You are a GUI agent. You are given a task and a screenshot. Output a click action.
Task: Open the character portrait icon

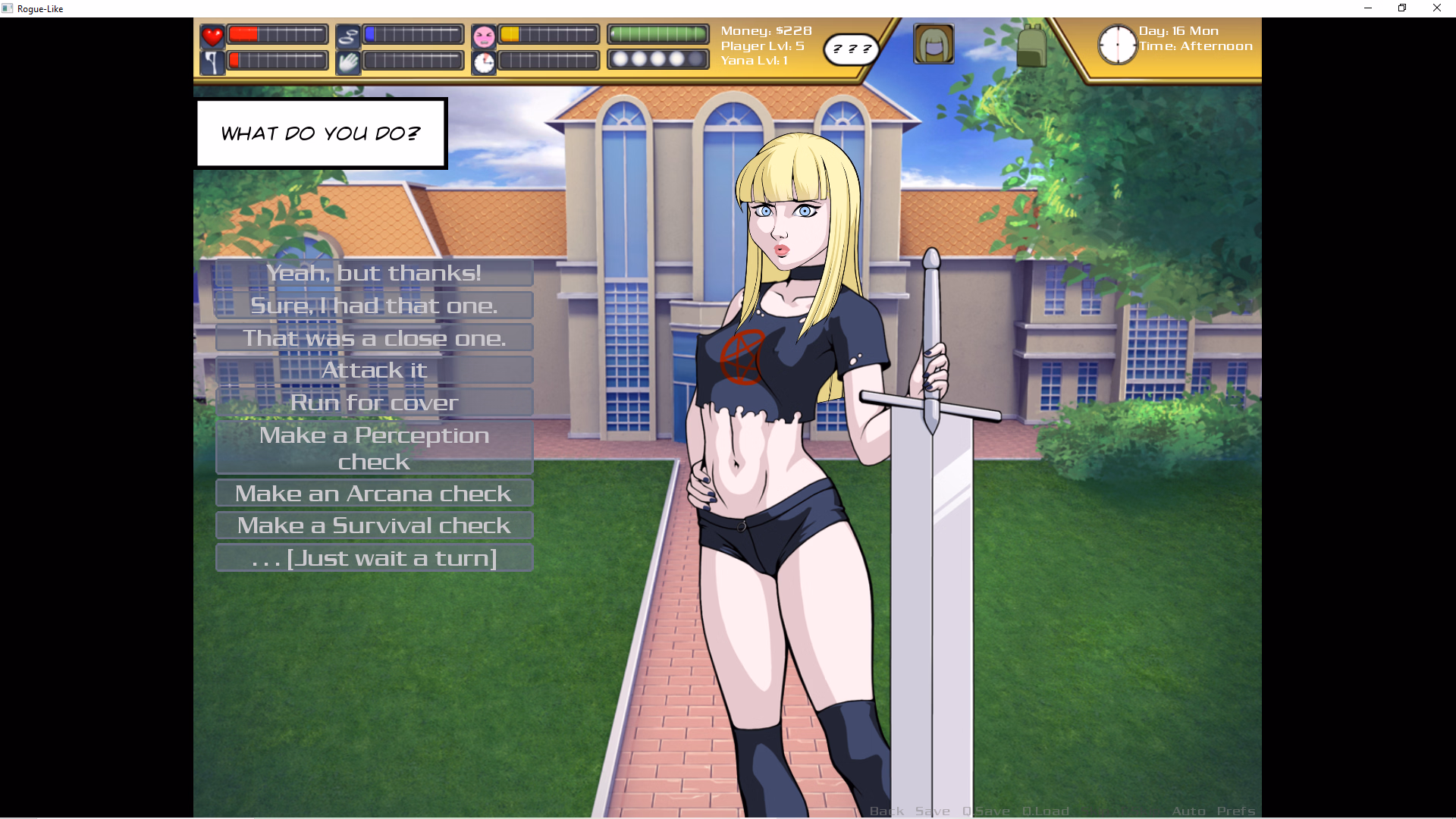[934, 44]
